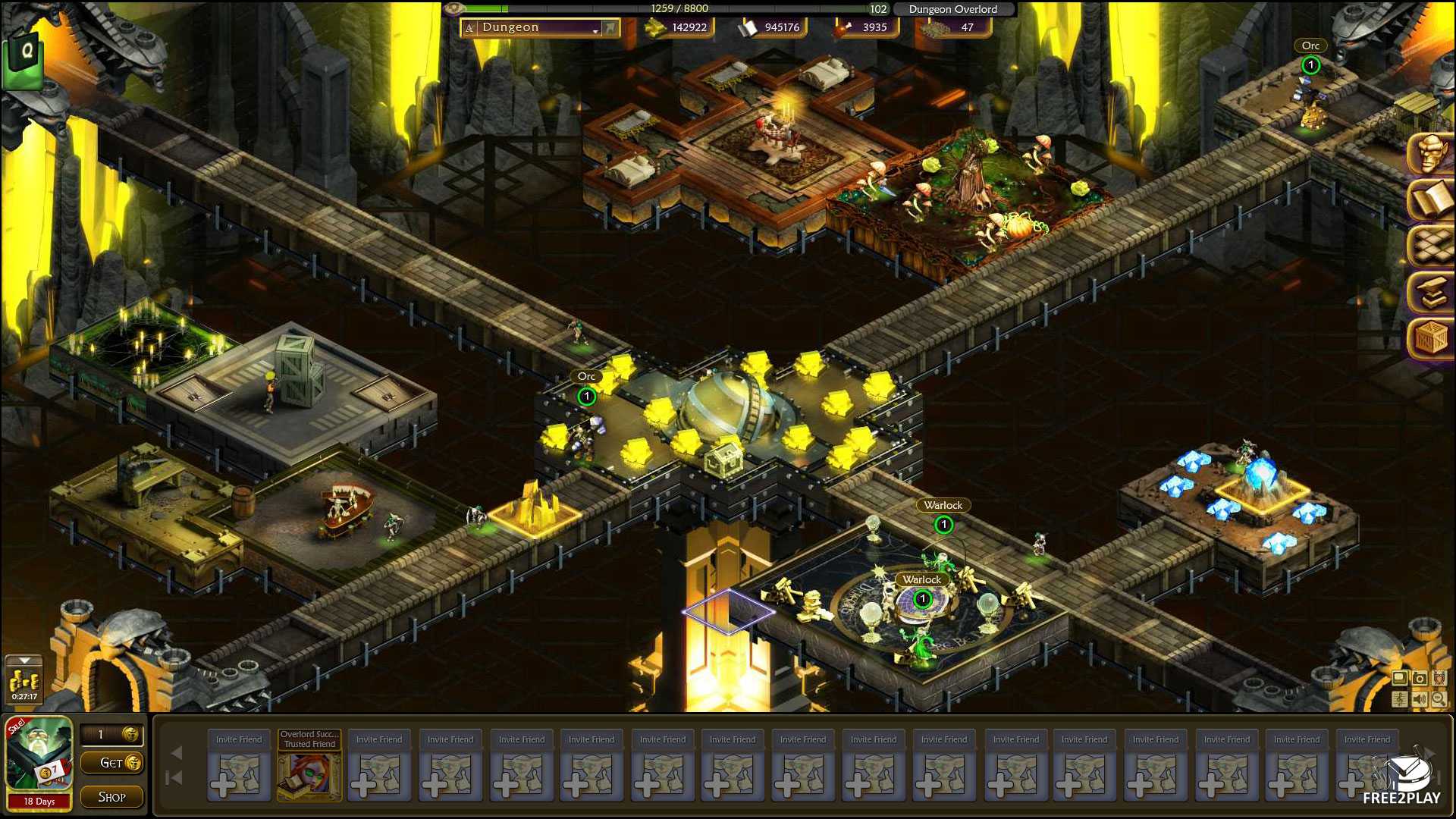Click the Get coins button
The image size is (1456, 819).
112,763
